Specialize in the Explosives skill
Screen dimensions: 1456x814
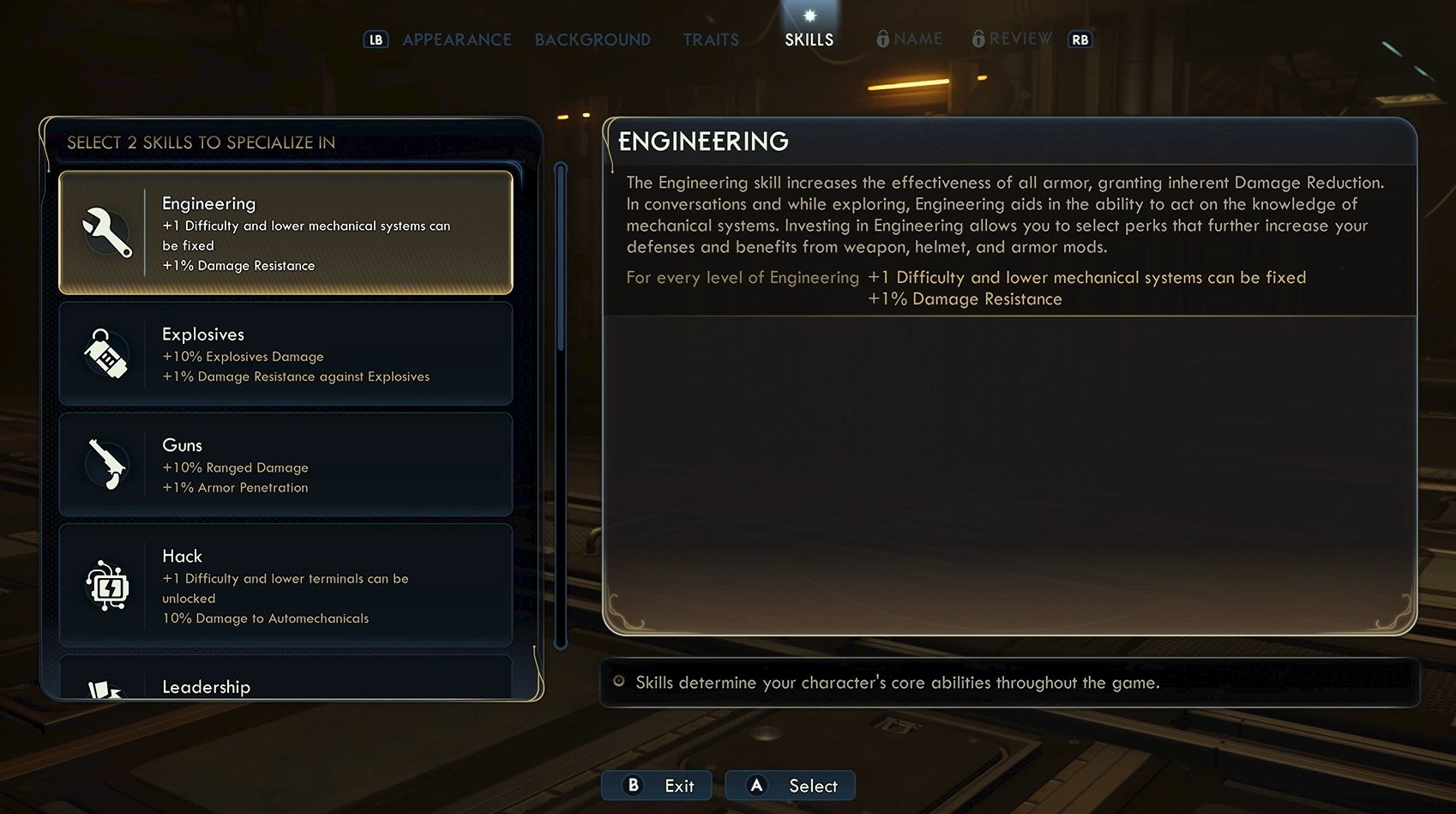click(x=286, y=353)
